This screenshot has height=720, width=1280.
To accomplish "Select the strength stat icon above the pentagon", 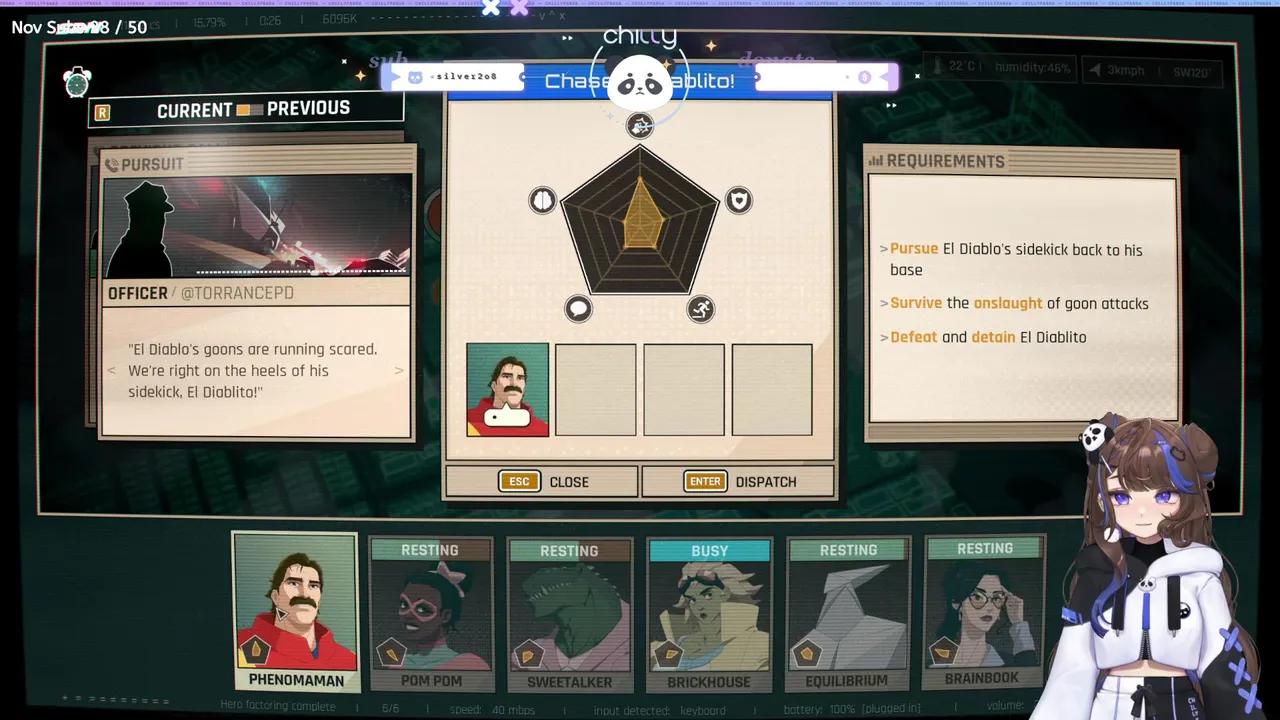I will pos(639,125).
